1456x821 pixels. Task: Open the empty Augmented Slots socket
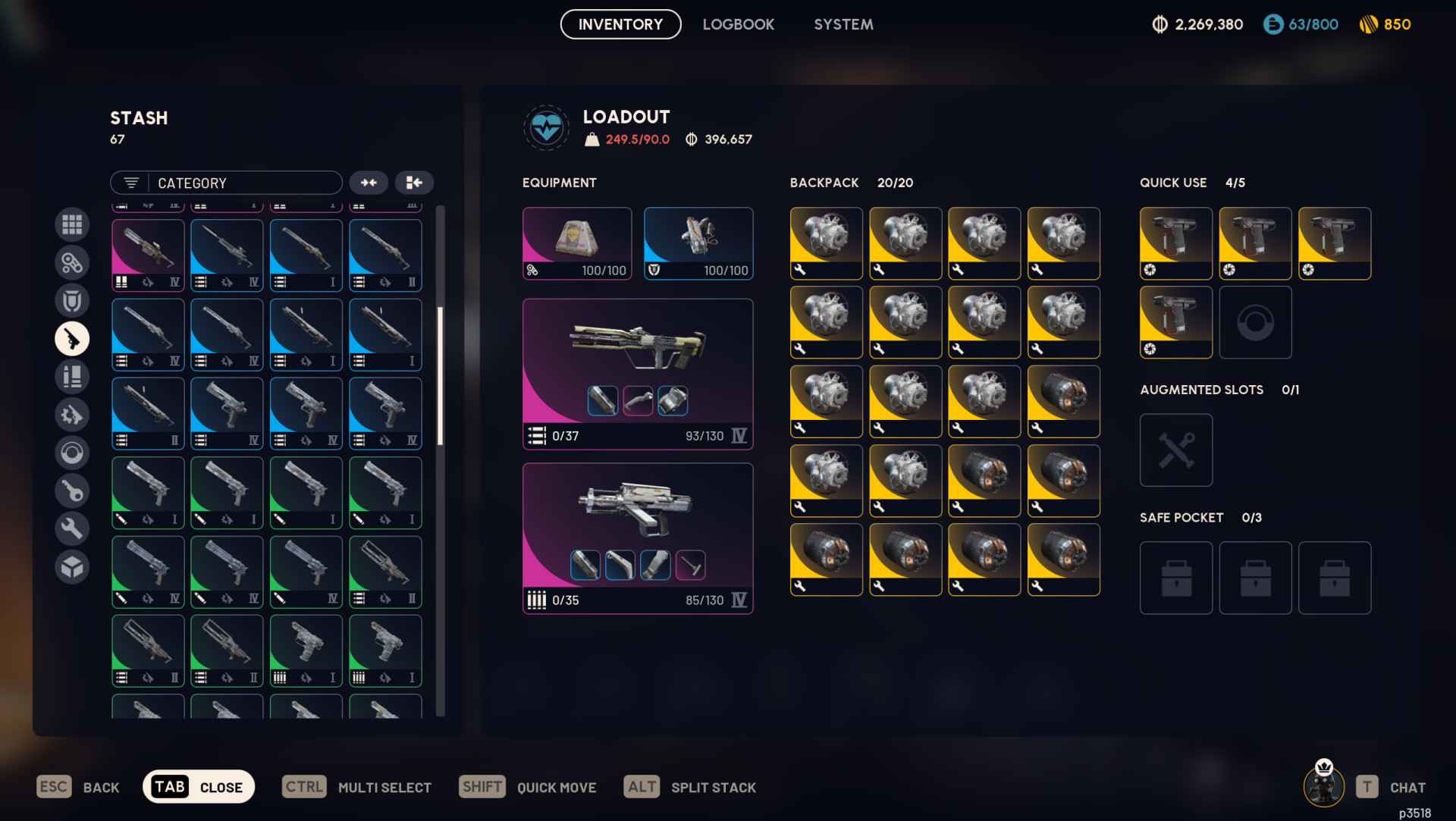[1175, 450]
